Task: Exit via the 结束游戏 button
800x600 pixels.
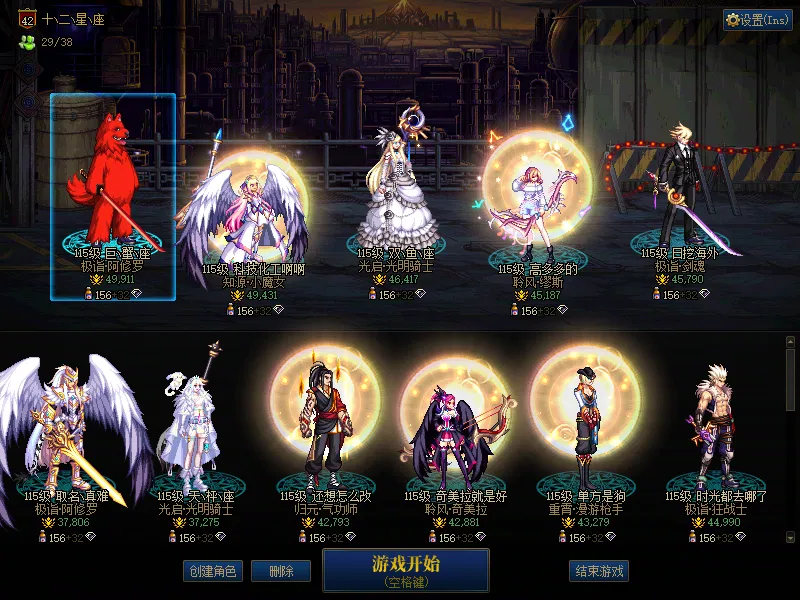Action: [x=599, y=571]
